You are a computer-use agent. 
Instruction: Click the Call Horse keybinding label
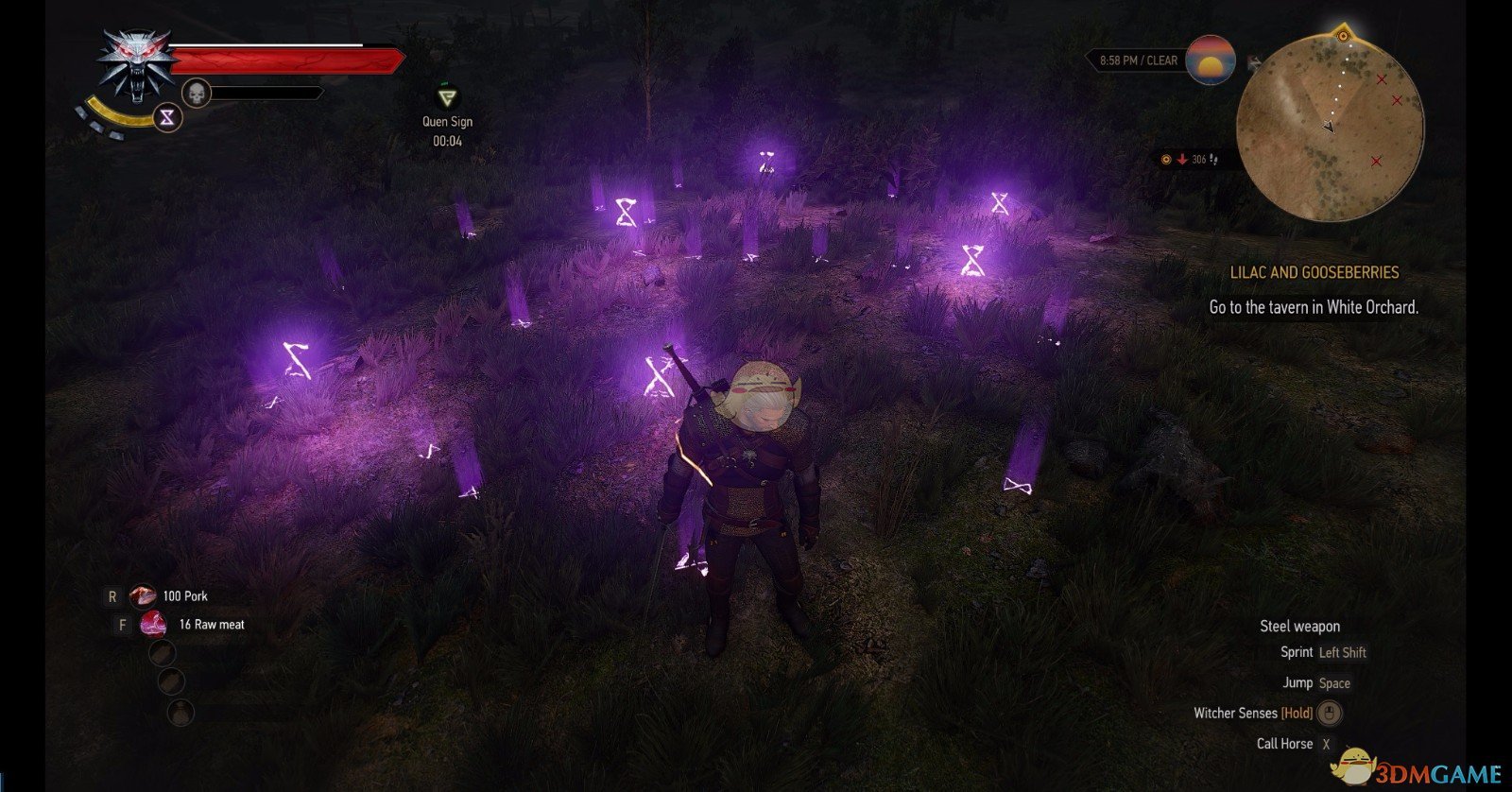click(1285, 744)
